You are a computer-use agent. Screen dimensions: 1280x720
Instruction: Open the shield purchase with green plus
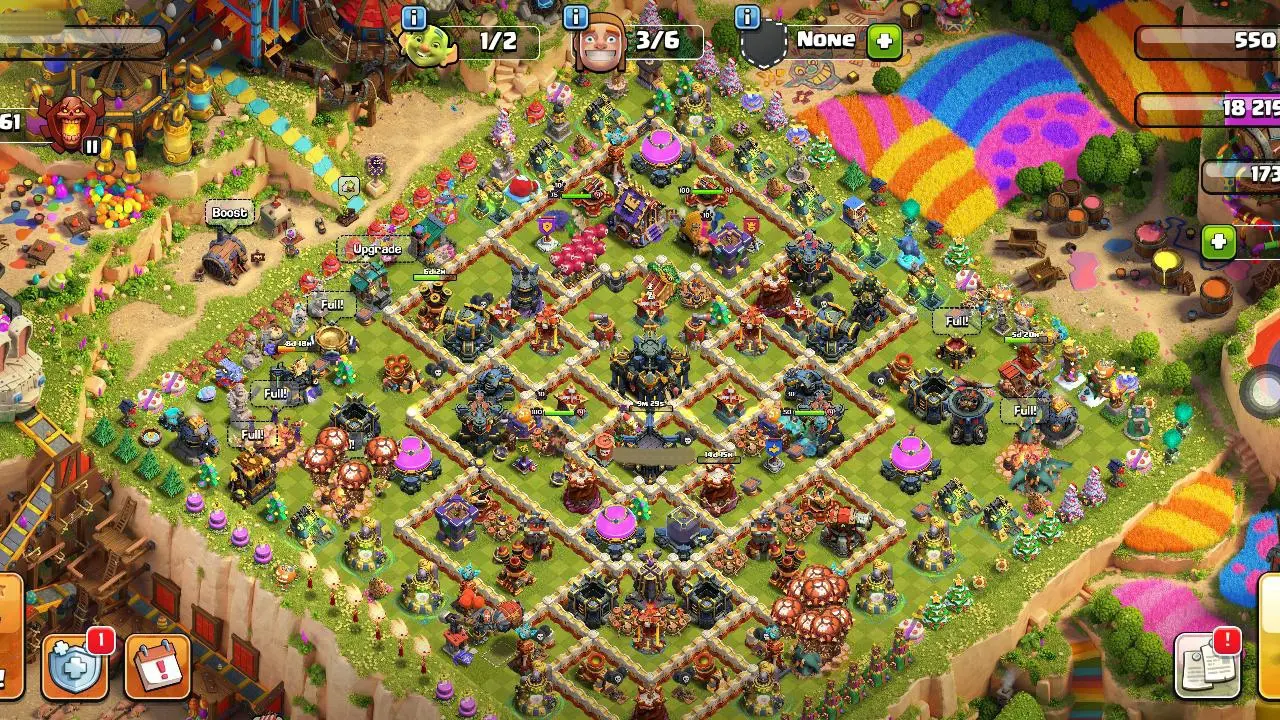[884, 43]
